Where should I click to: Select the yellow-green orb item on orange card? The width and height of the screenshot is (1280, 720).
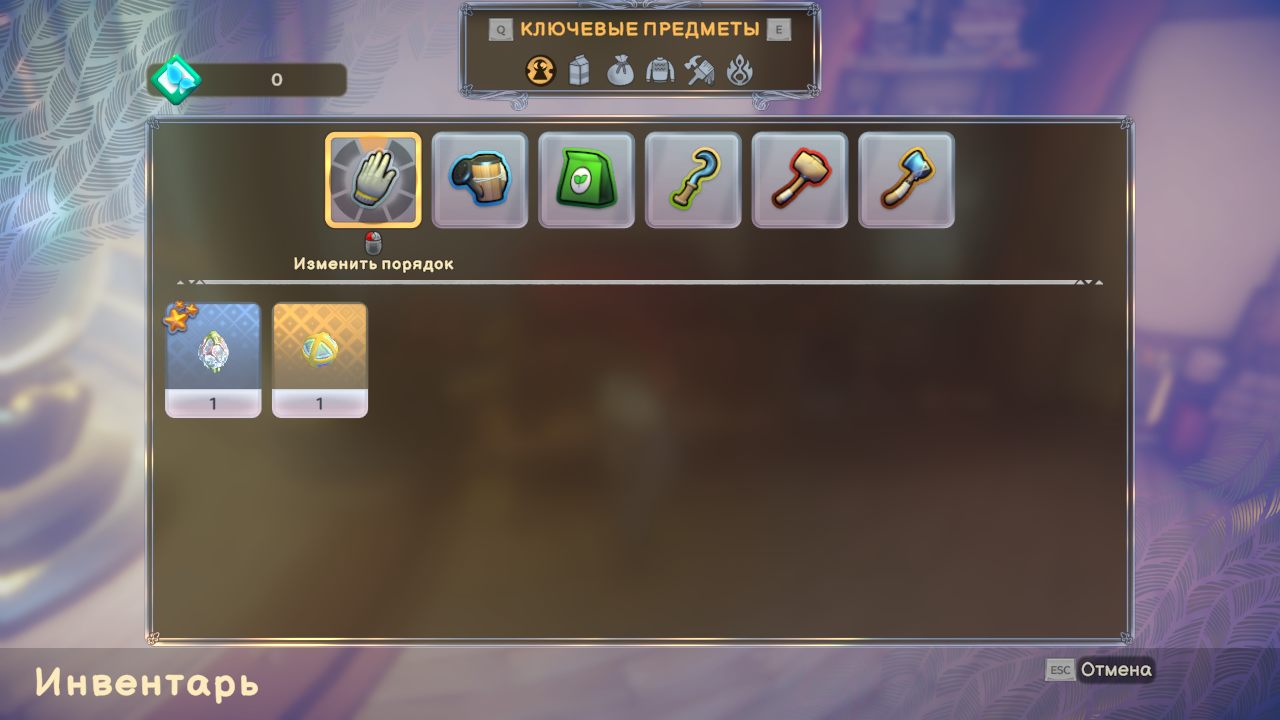[x=320, y=359]
